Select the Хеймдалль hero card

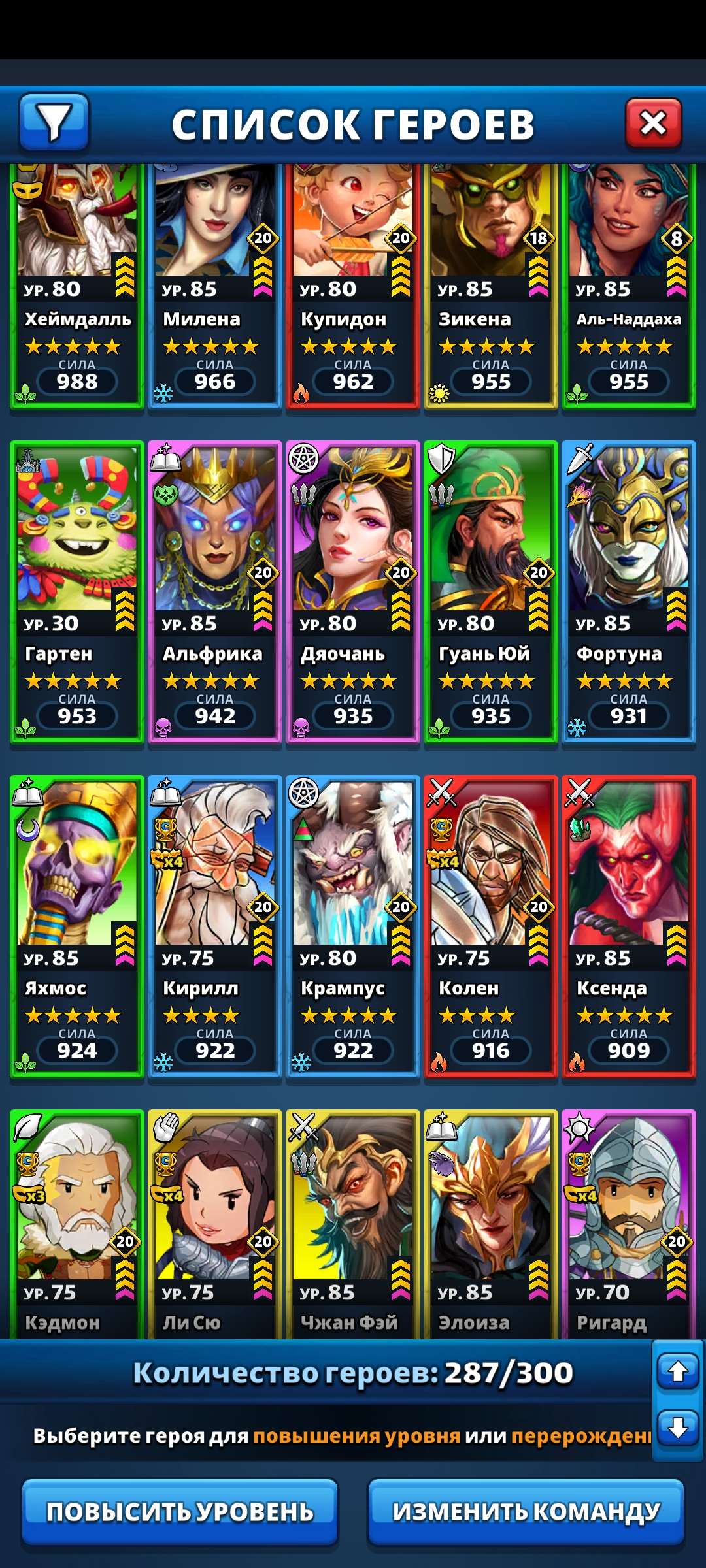click(77, 287)
